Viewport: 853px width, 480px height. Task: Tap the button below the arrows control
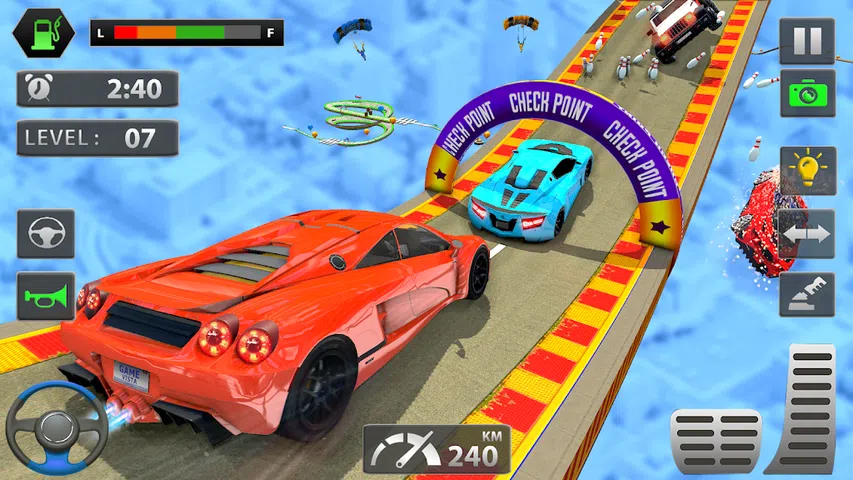tap(807, 294)
